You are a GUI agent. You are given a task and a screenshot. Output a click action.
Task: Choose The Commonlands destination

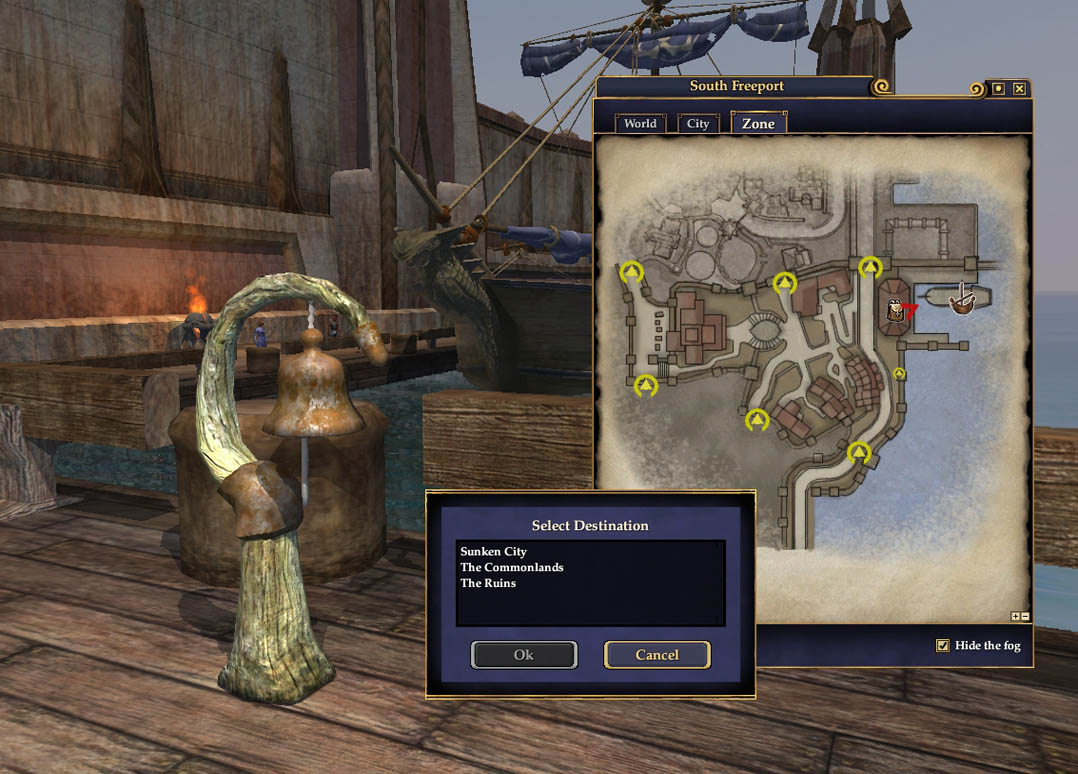click(511, 567)
